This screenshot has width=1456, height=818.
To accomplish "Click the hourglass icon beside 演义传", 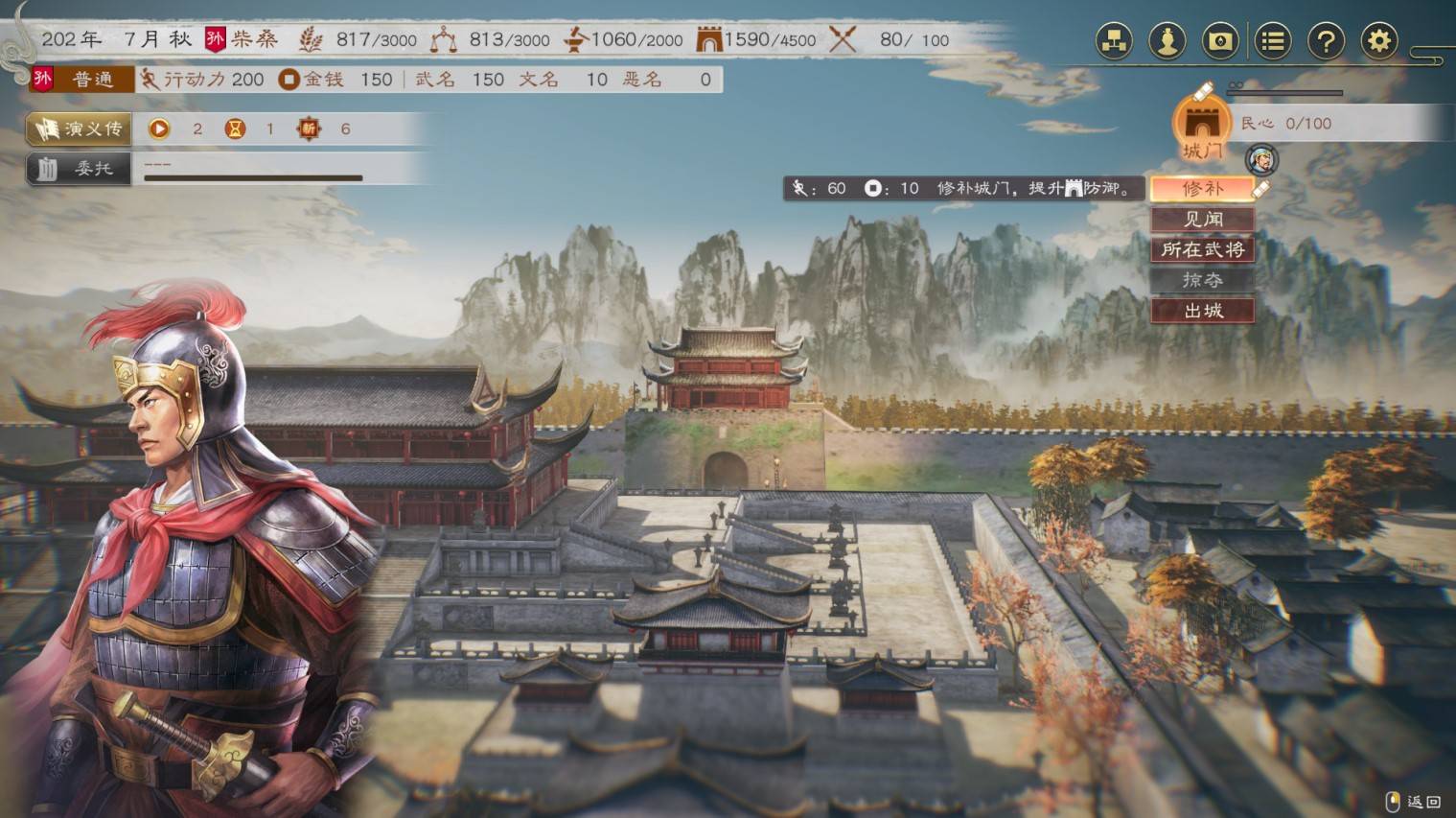I will [234, 129].
